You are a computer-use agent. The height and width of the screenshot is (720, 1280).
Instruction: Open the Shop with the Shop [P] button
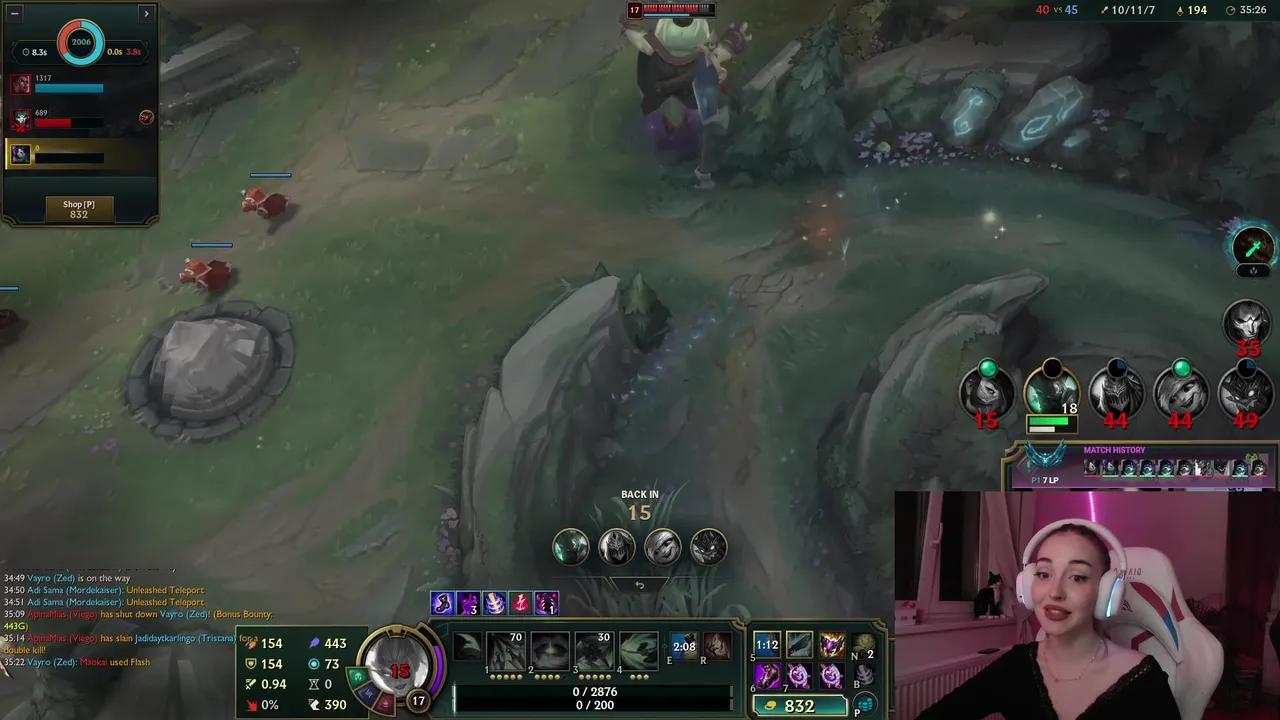coord(78,206)
